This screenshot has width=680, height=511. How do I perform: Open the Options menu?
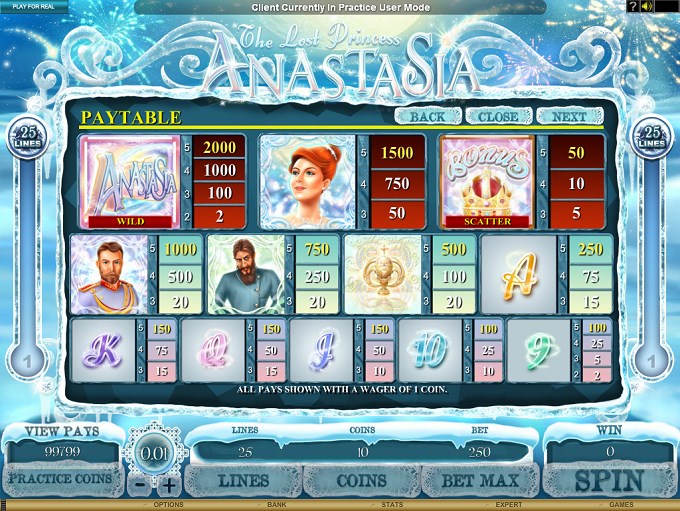point(168,505)
